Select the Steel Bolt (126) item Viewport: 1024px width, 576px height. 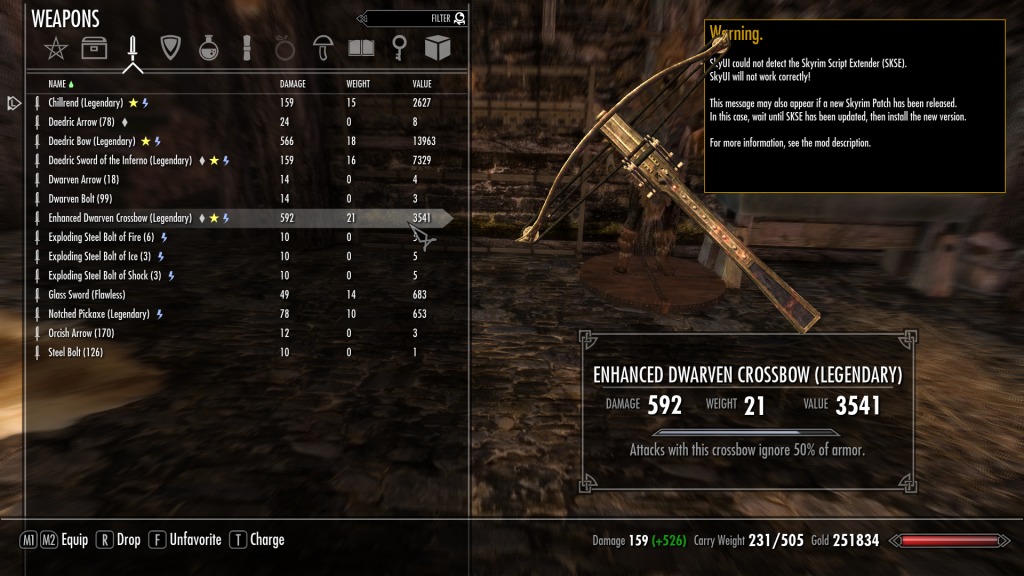(75, 352)
